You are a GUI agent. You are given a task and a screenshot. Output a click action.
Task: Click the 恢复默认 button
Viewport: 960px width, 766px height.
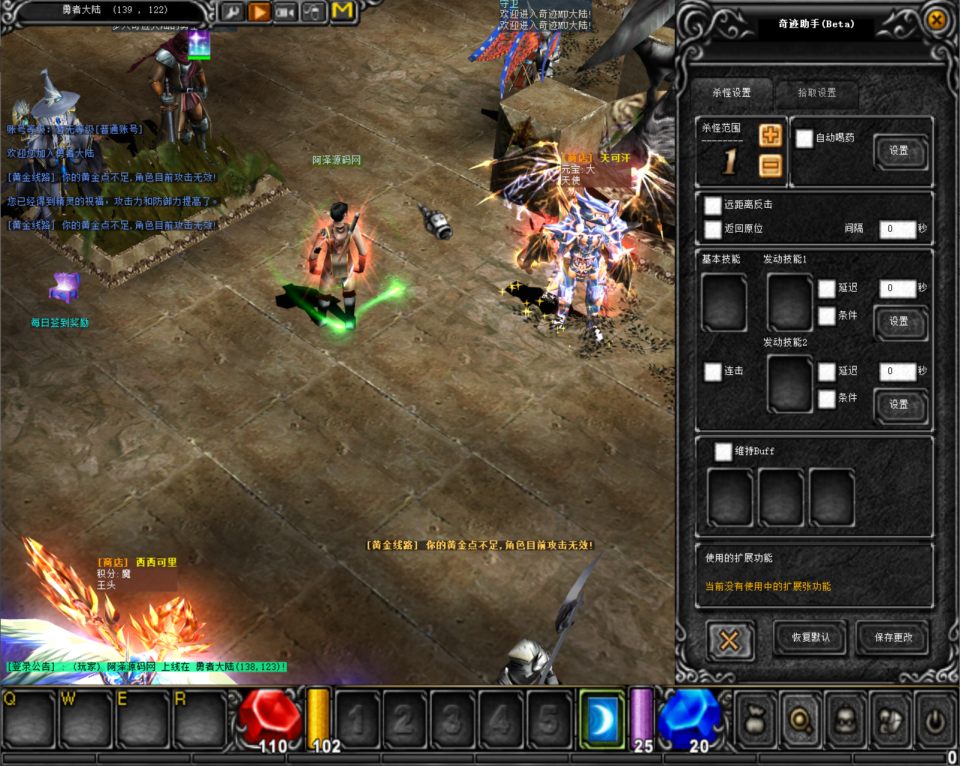coord(810,637)
